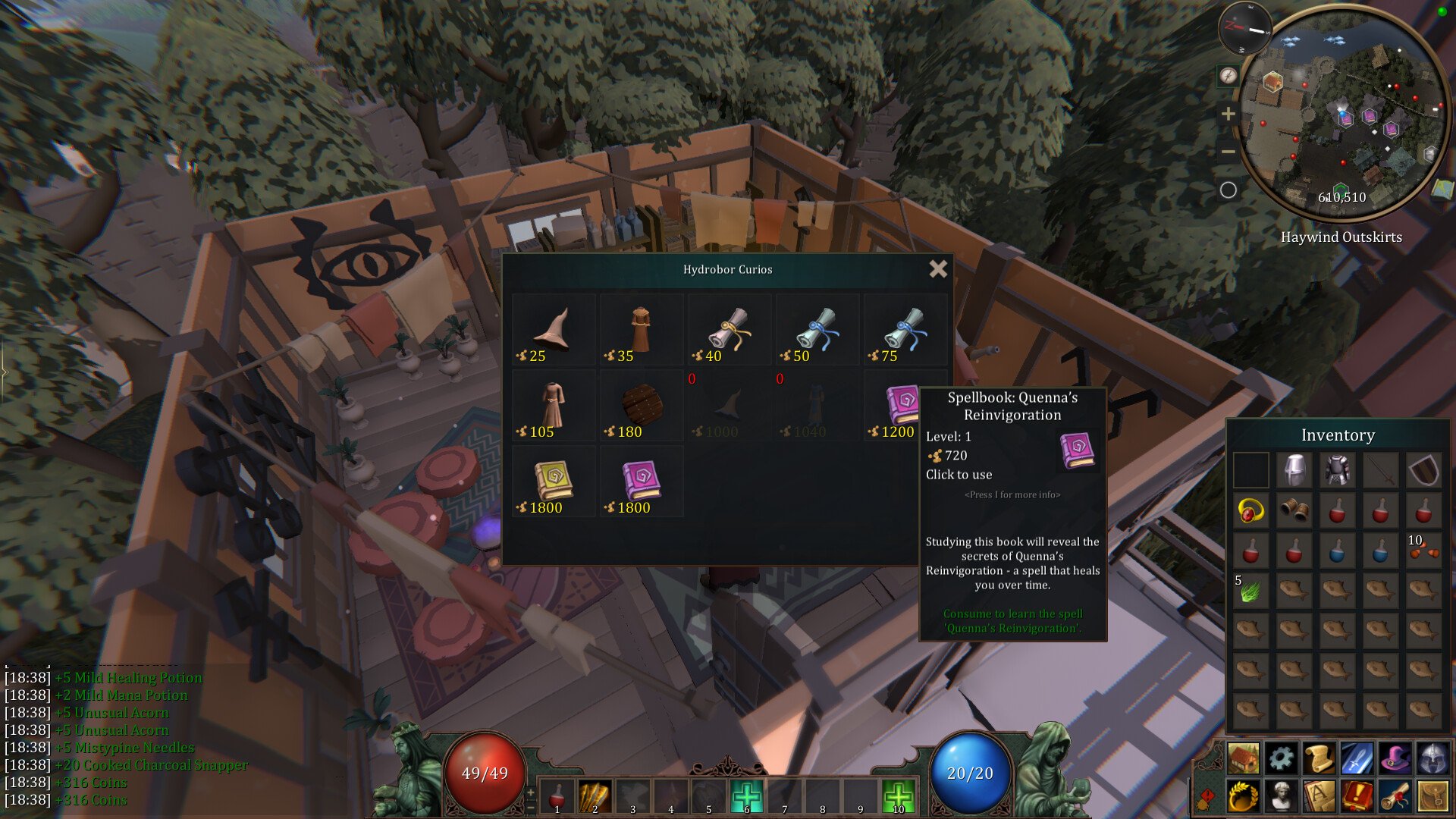Click the compass button left of the minimap
Viewport: 1456px width, 819px height.
[1228, 76]
